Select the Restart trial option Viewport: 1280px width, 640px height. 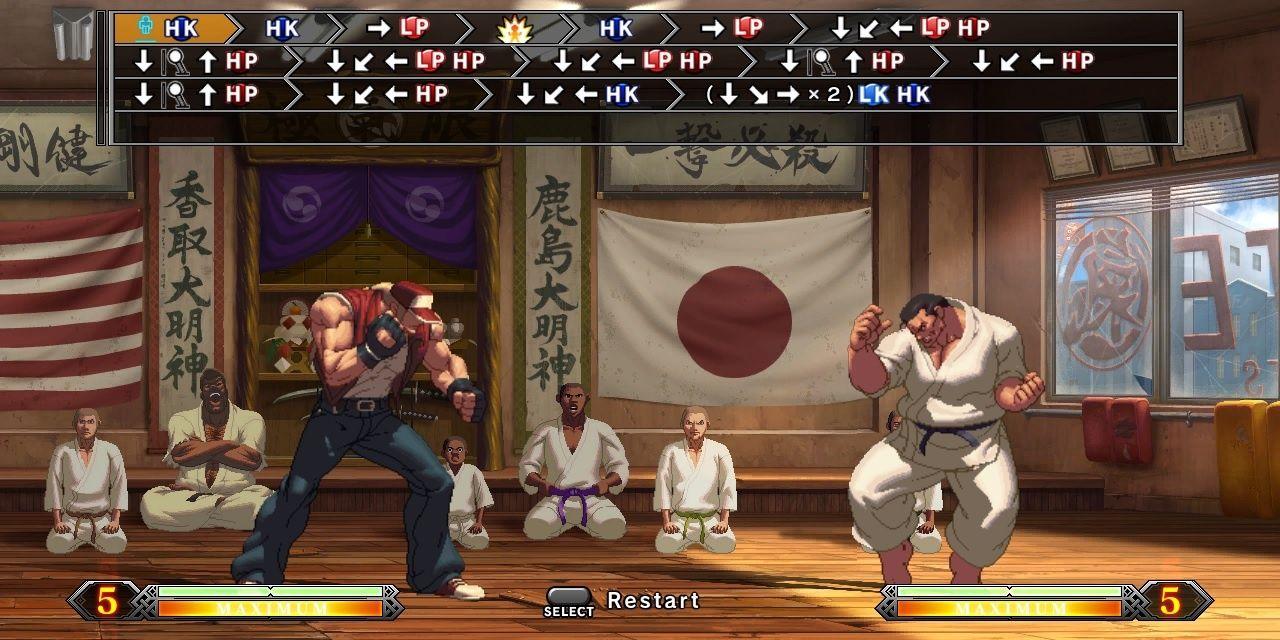[x=652, y=601]
